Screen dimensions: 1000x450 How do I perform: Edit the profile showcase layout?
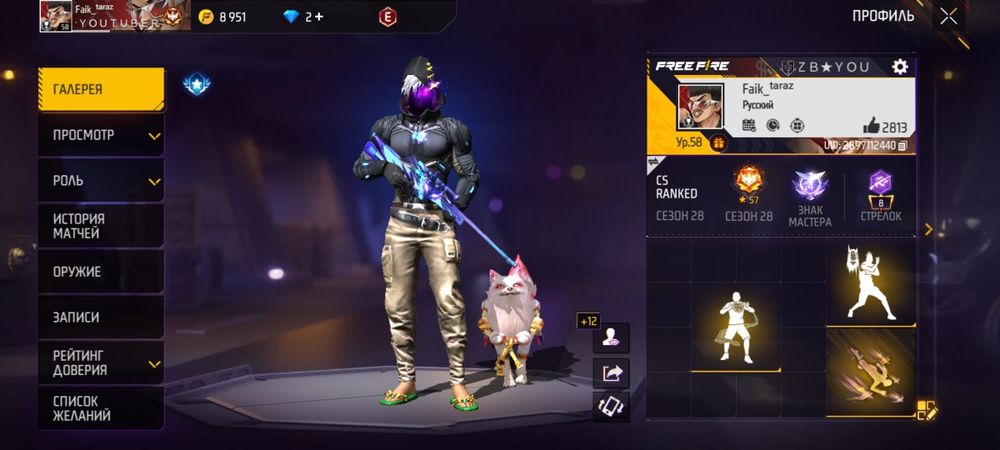tap(926, 409)
